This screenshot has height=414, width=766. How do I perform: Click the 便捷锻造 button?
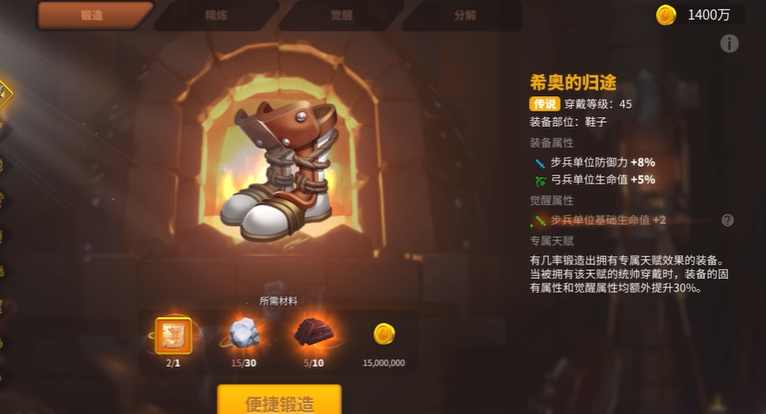279,401
